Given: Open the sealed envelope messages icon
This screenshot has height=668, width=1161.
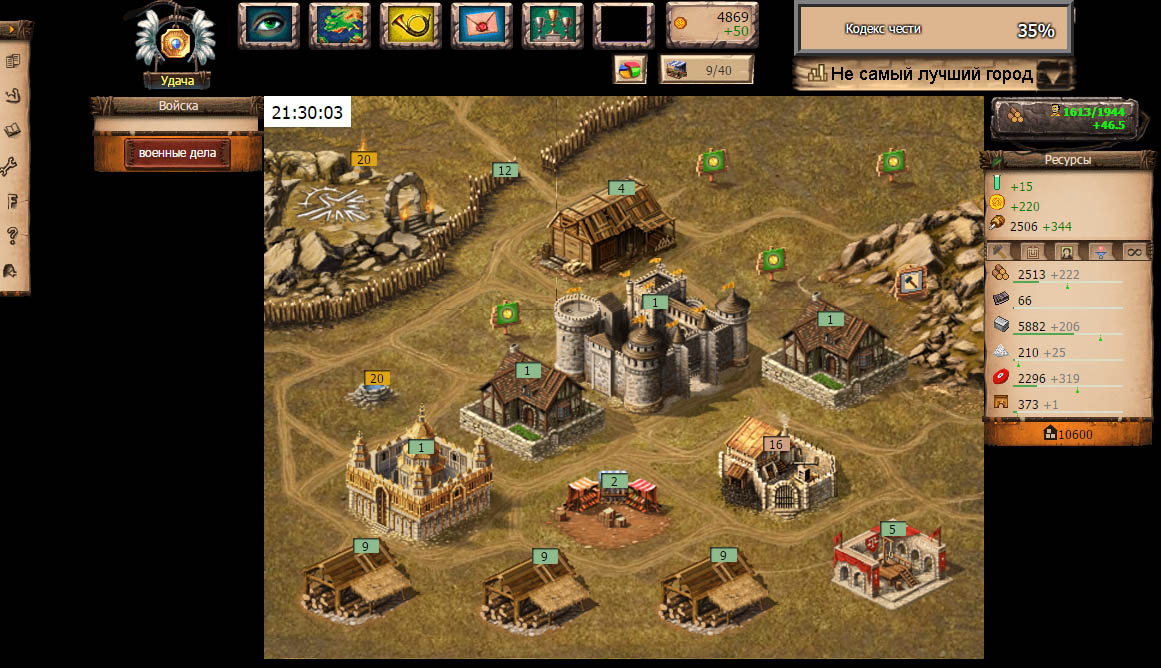Looking at the screenshot, I should (481, 25).
